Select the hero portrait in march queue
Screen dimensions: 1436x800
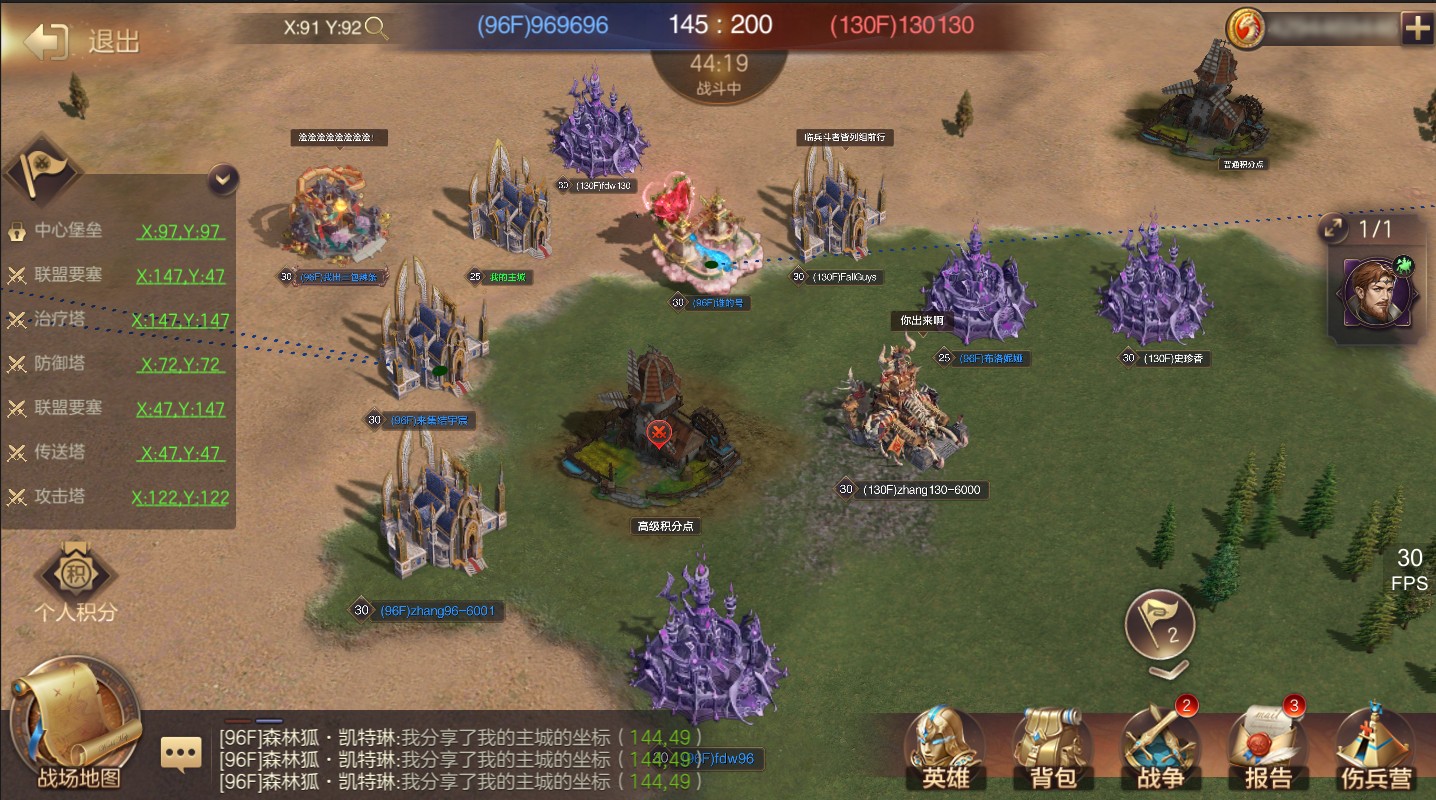[x=1378, y=291]
